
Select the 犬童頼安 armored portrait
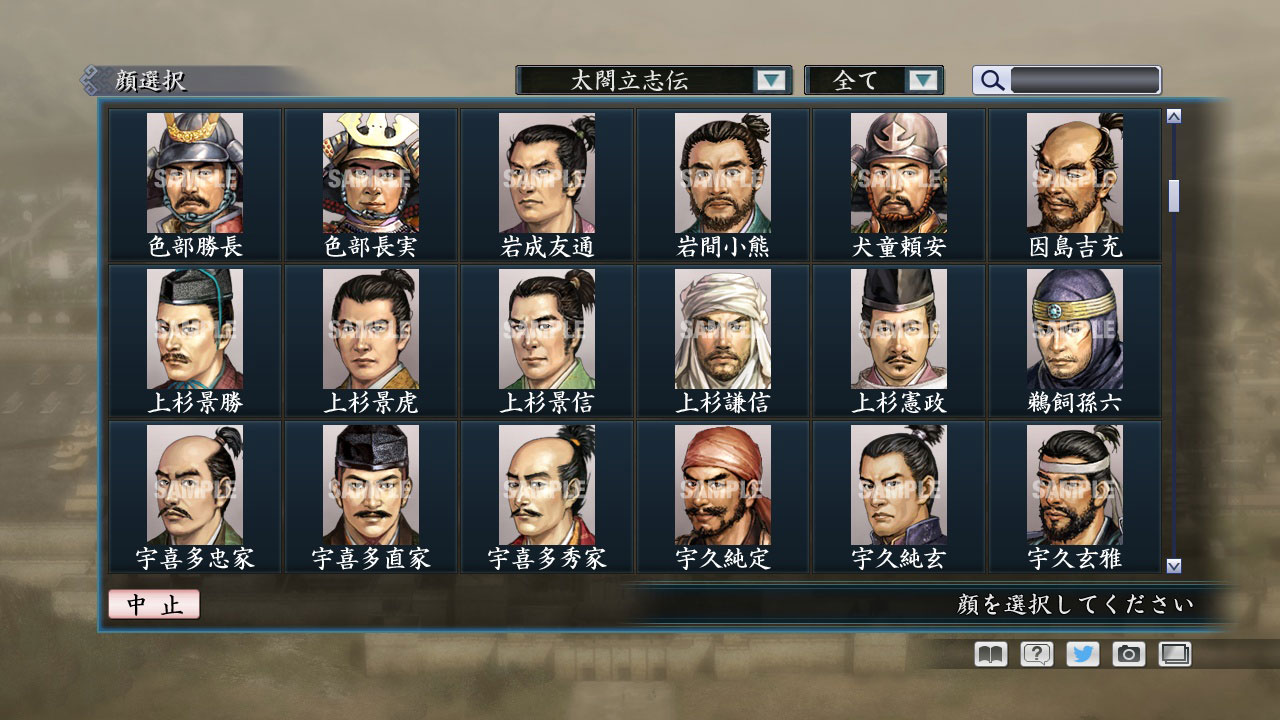coord(898,170)
